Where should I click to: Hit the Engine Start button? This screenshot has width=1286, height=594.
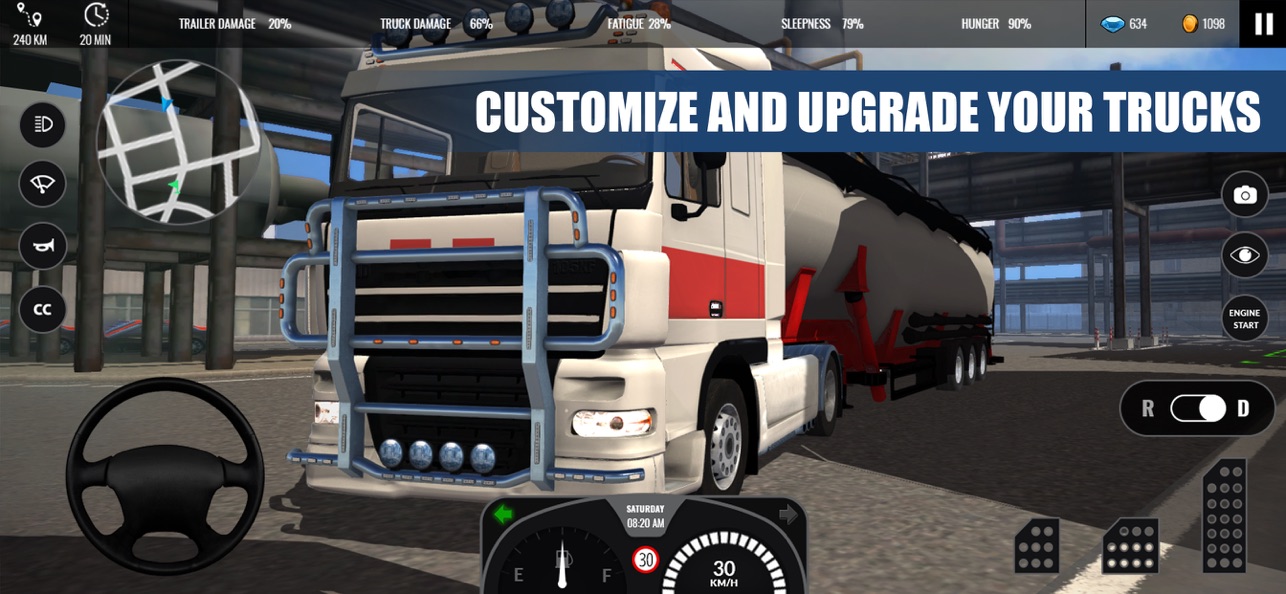coord(1244,319)
